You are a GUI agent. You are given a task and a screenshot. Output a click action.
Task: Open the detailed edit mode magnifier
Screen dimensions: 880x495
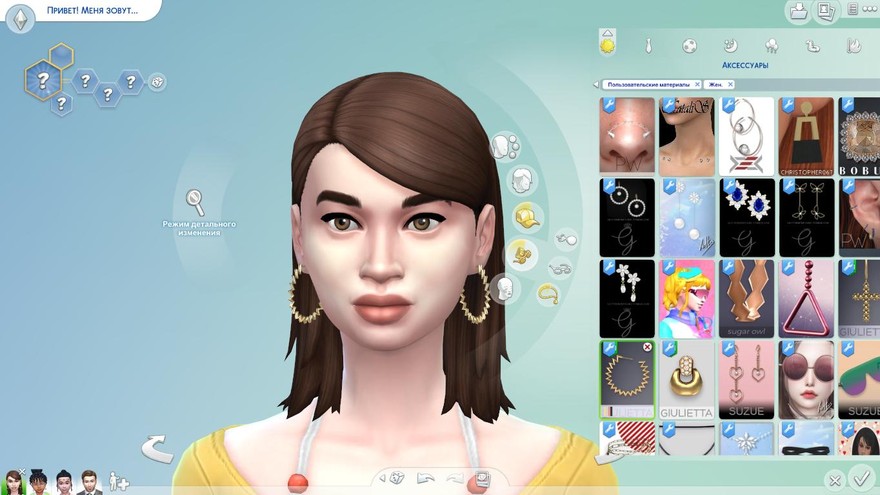pos(195,202)
